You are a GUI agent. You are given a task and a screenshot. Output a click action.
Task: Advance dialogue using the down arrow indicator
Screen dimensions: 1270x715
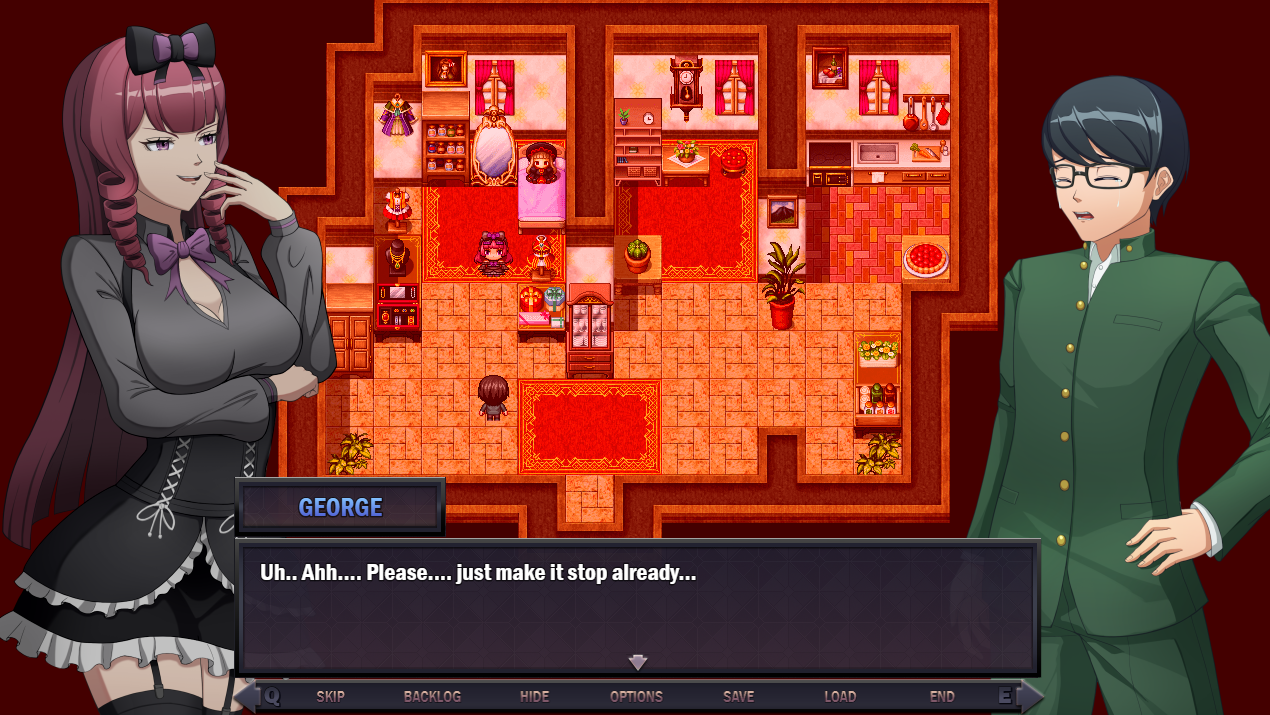tap(638, 662)
